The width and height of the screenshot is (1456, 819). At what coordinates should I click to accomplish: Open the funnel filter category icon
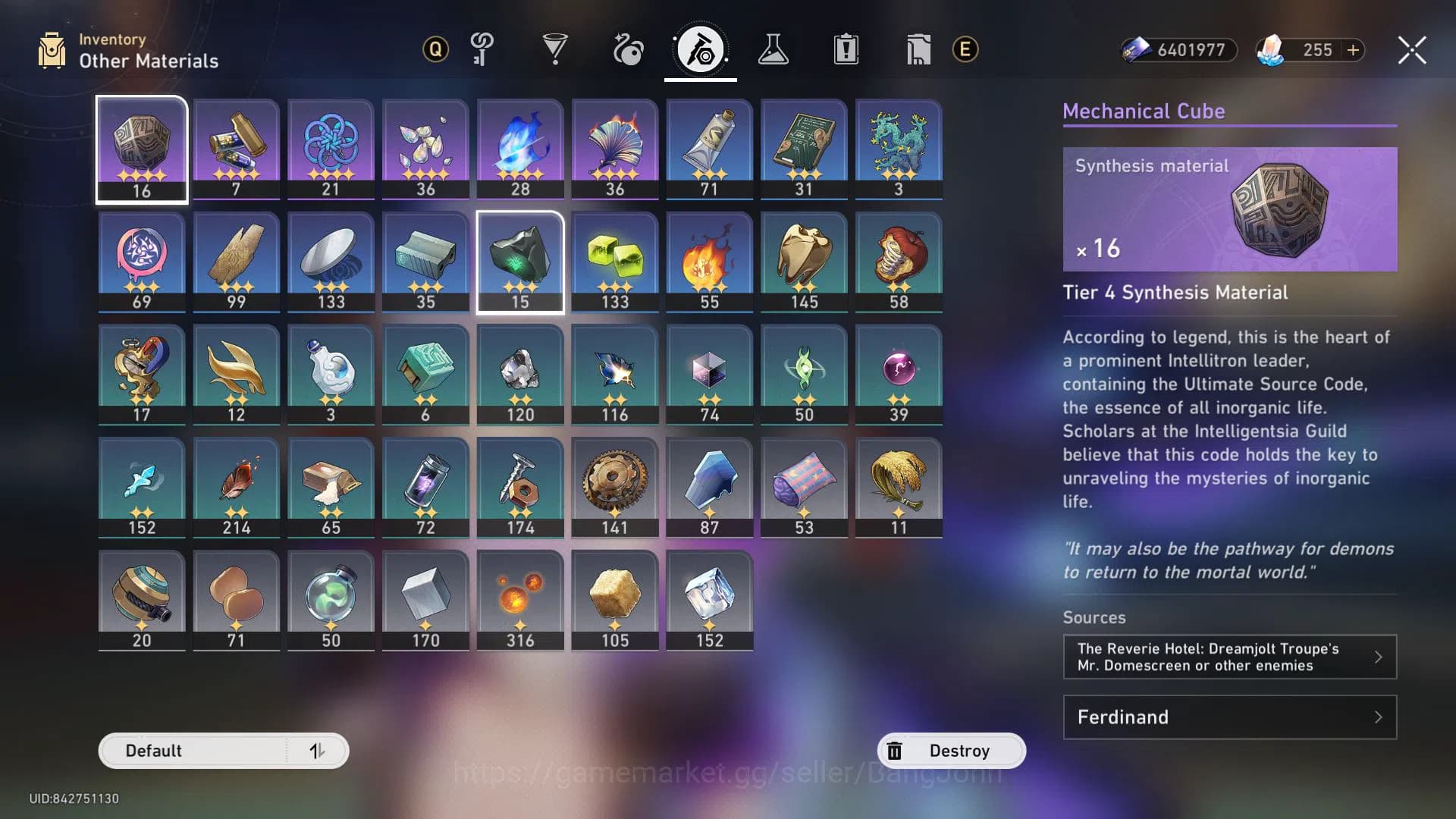[557, 49]
